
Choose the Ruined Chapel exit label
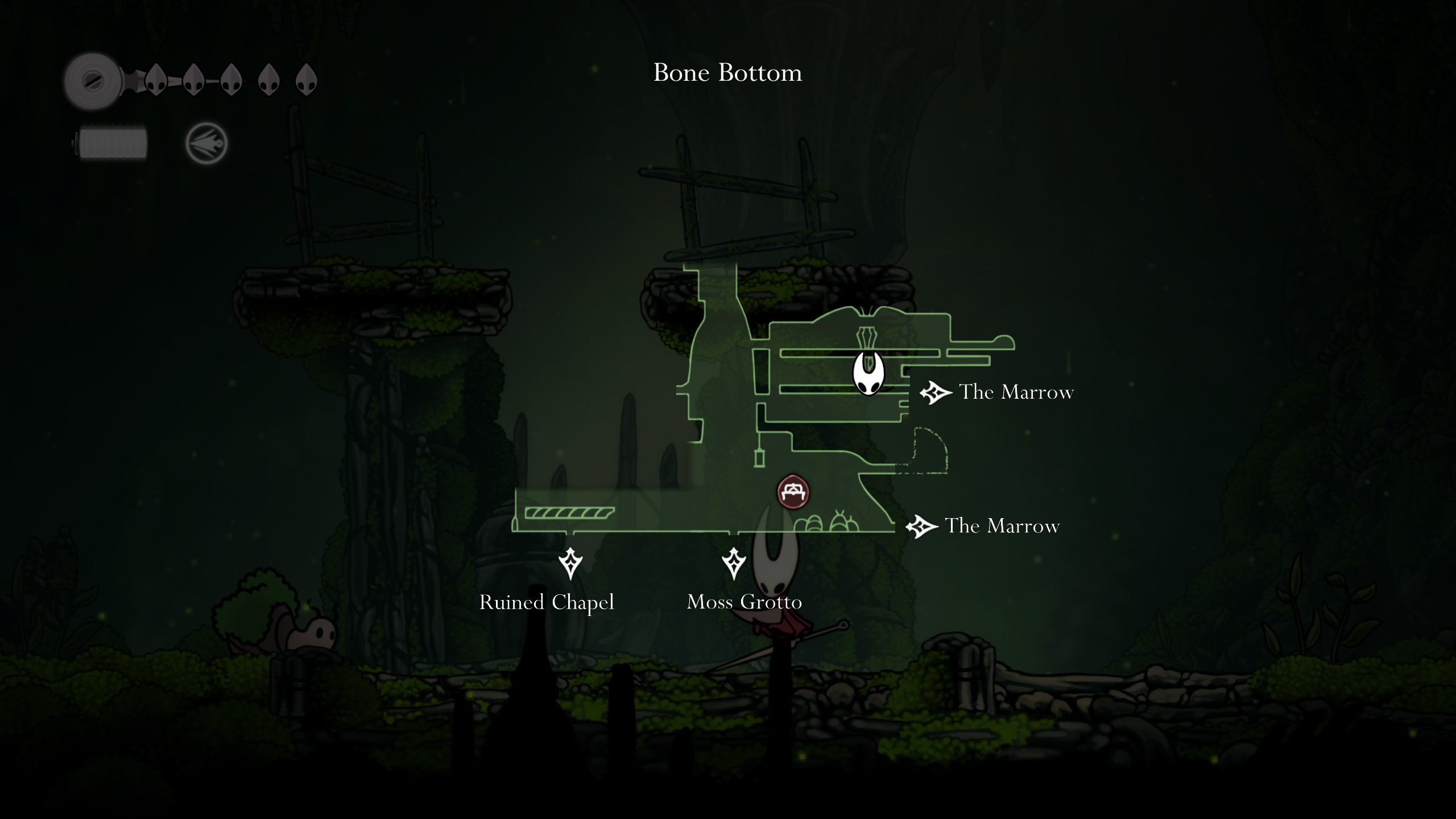point(547,602)
